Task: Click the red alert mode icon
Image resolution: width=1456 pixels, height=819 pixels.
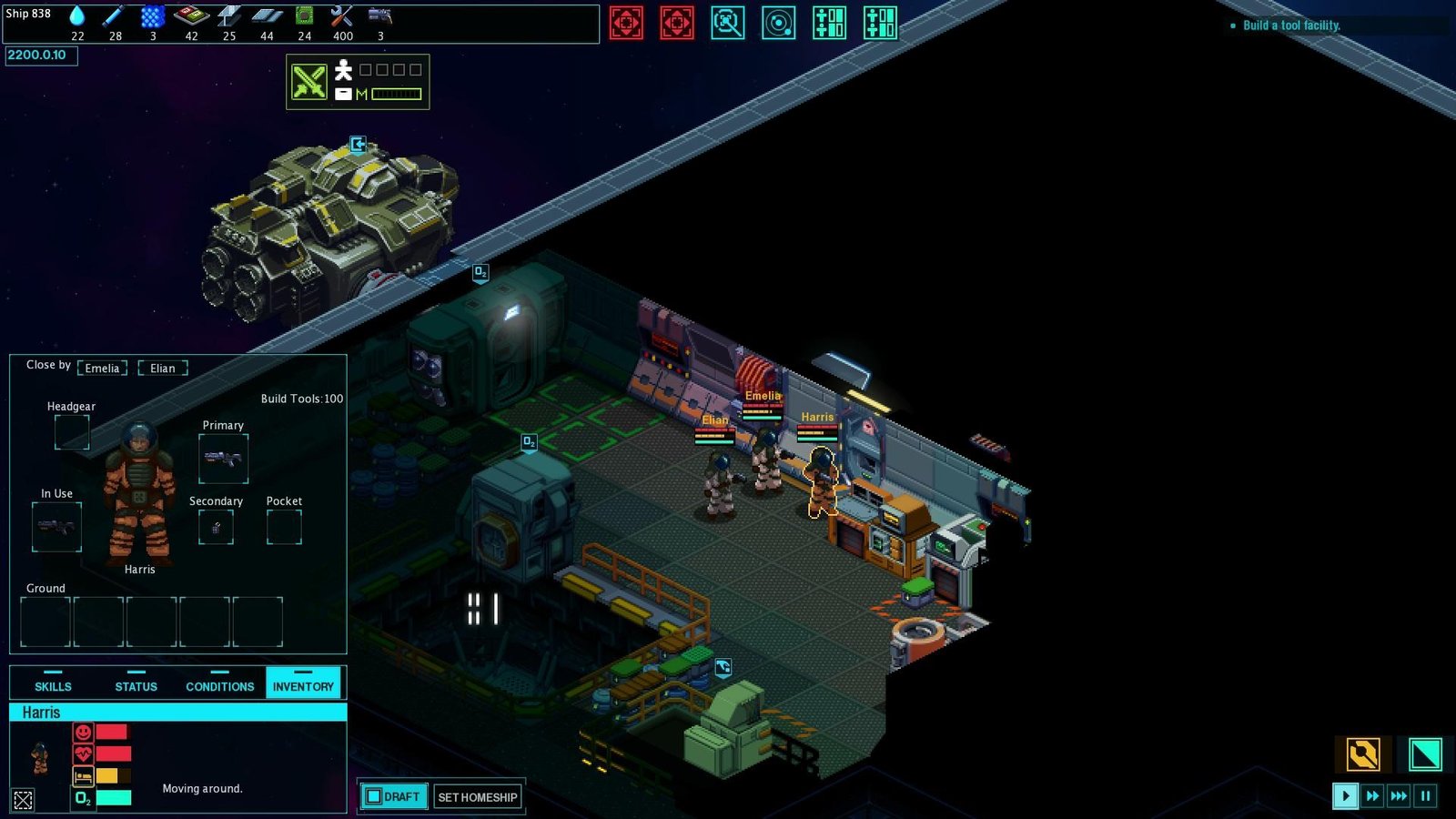Action: (x=627, y=23)
